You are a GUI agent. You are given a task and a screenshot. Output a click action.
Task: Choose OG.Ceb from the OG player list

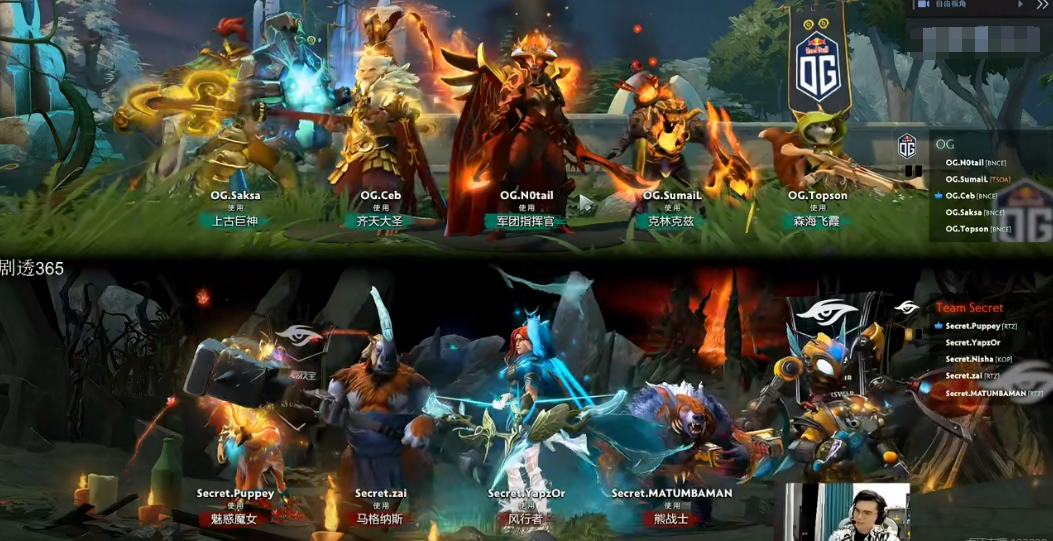(960, 196)
